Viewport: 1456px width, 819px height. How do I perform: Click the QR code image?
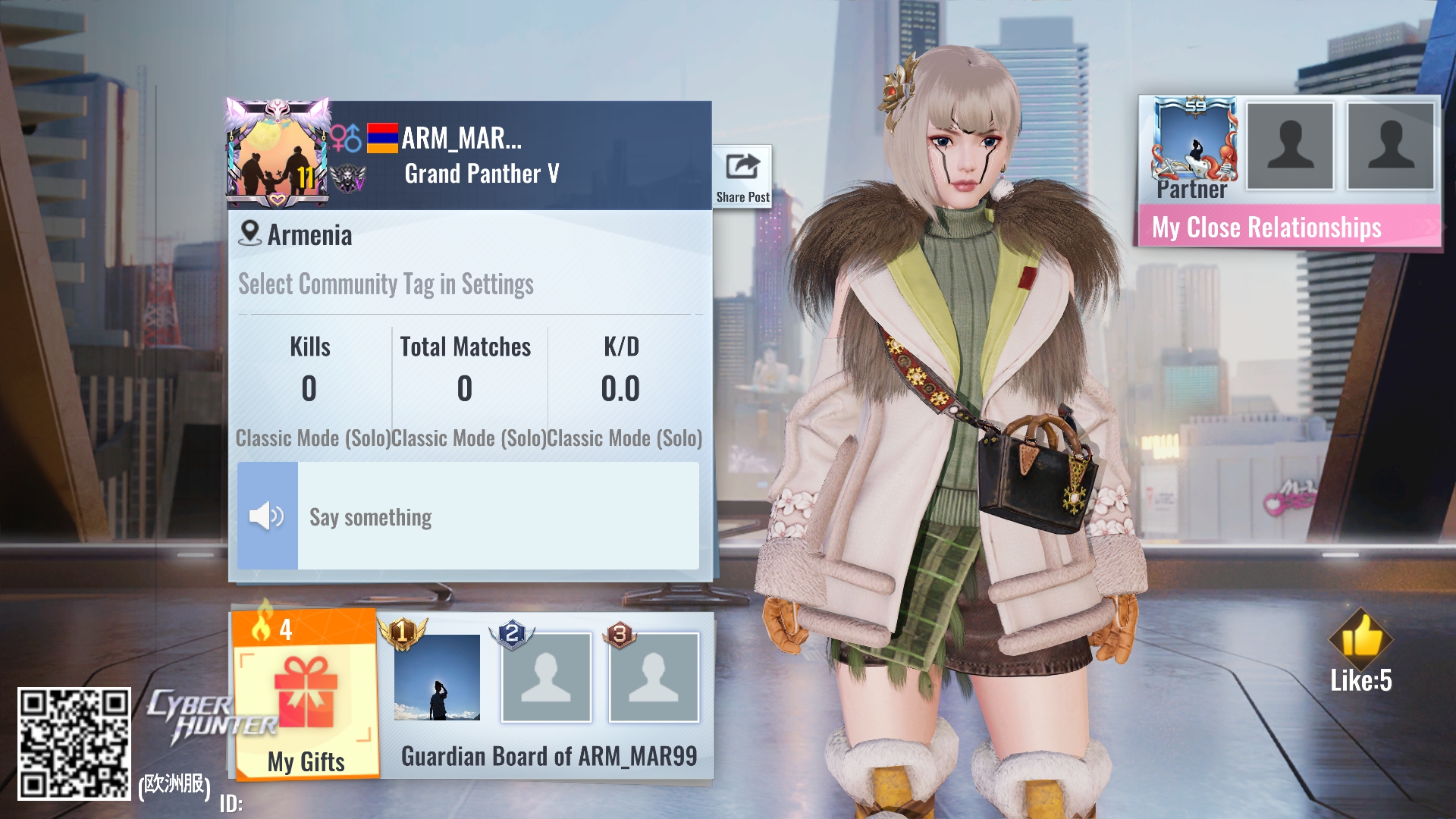74,743
